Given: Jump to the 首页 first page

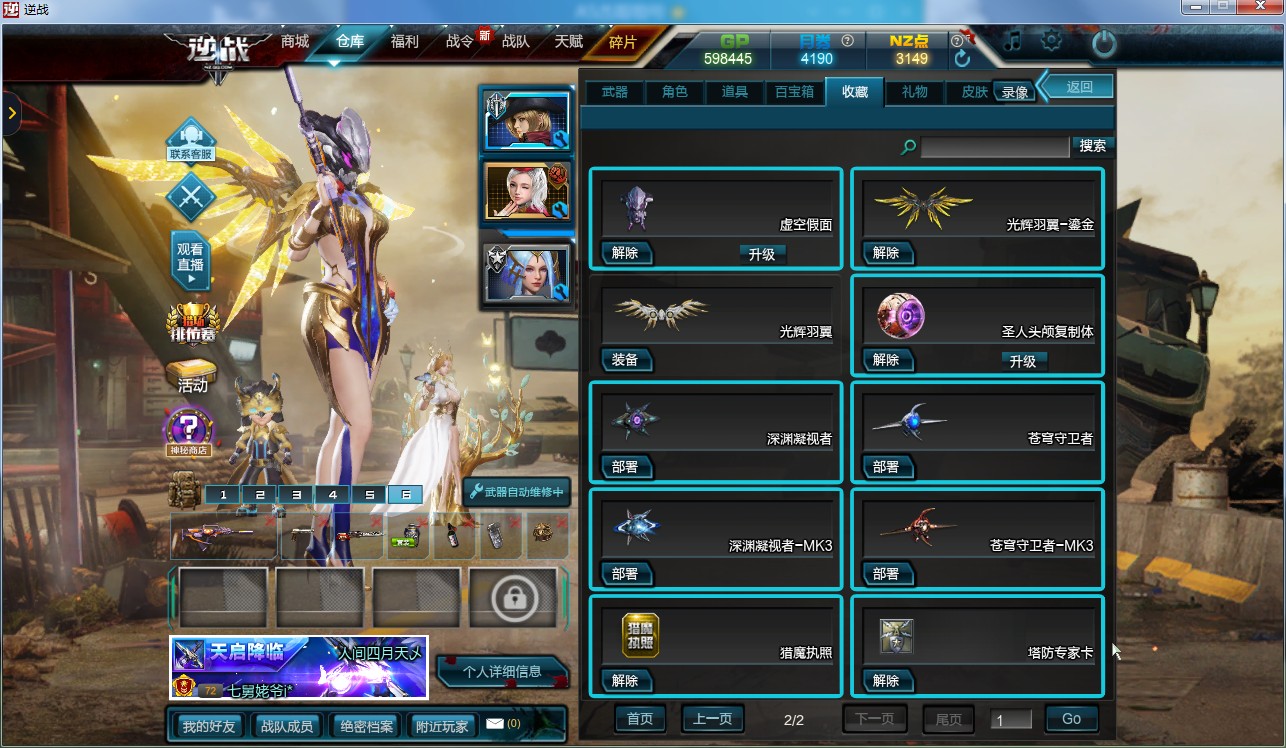Looking at the screenshot, I should [640, 719].
